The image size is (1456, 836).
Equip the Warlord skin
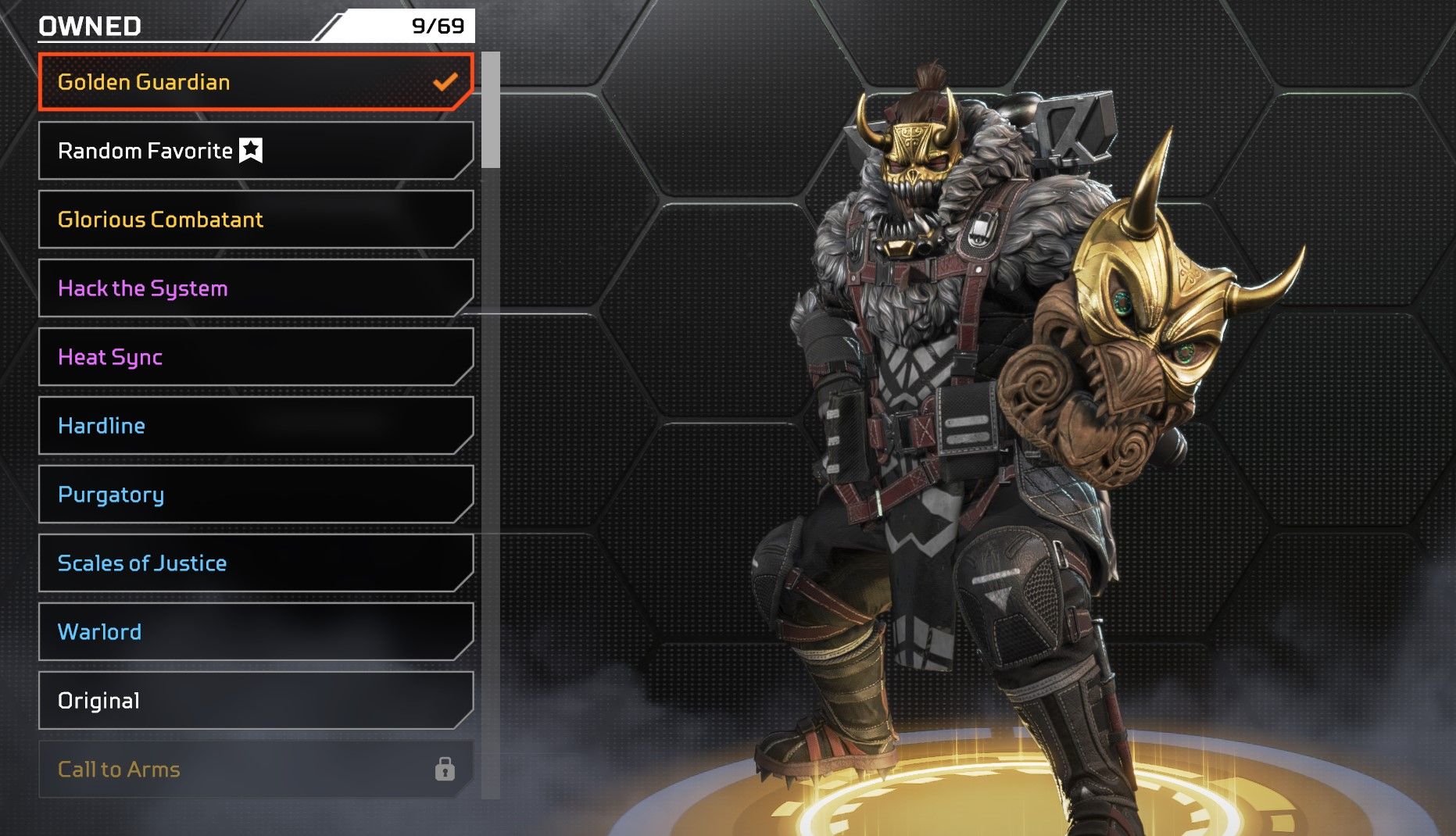pos(256,632)
